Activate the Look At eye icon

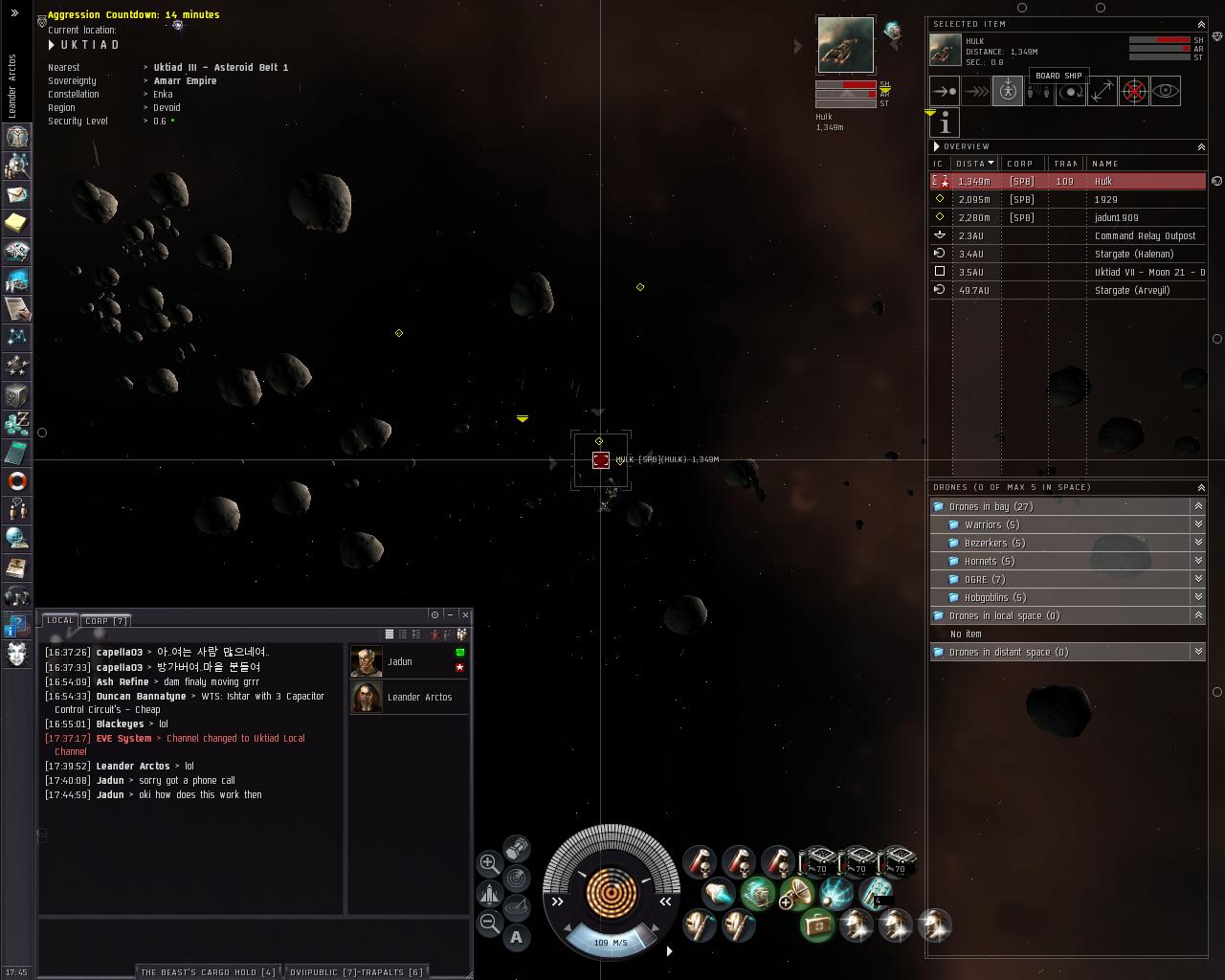coord(1166,91)
